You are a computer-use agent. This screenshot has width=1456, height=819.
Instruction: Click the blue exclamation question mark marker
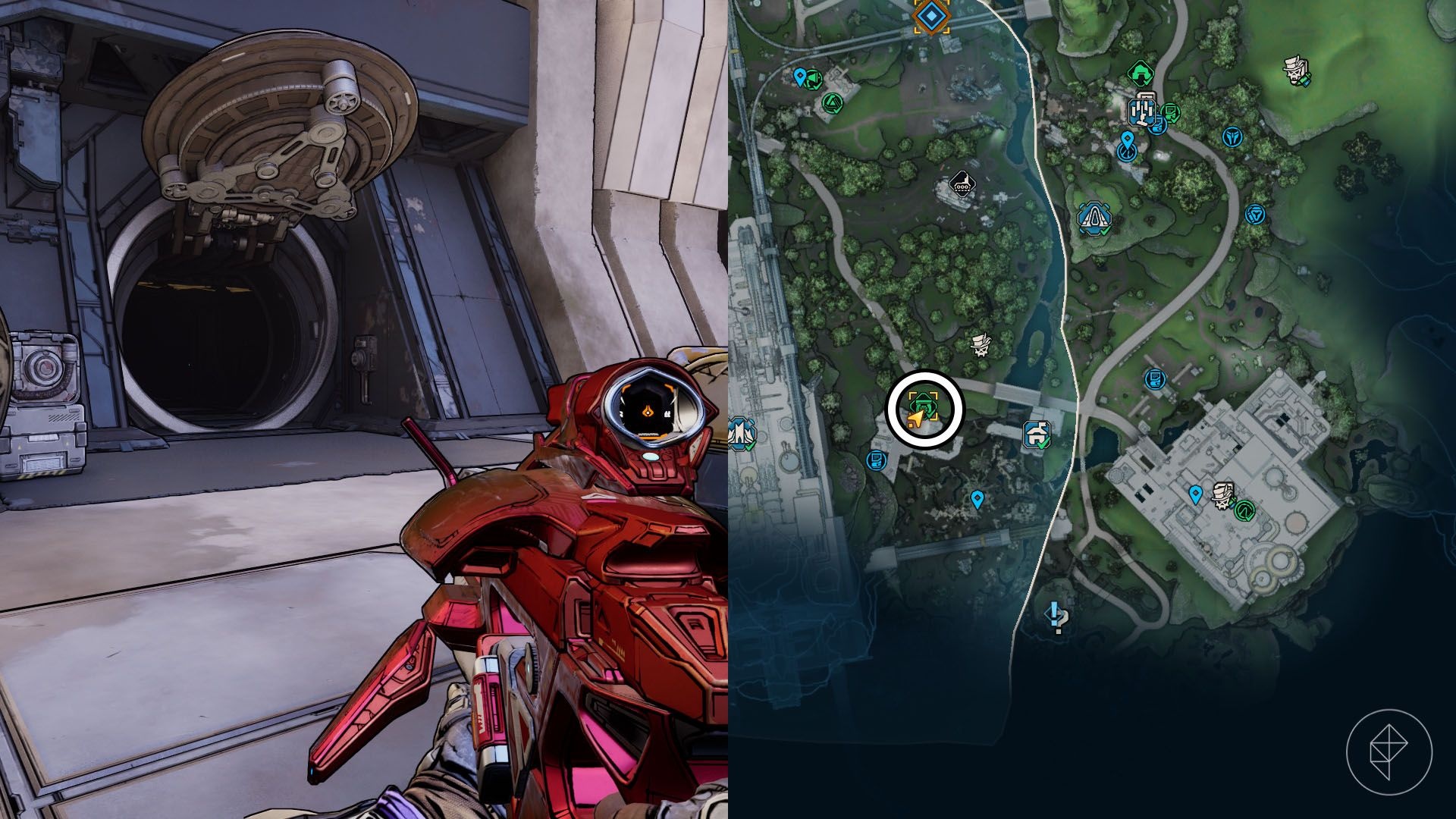(1056, 618)
